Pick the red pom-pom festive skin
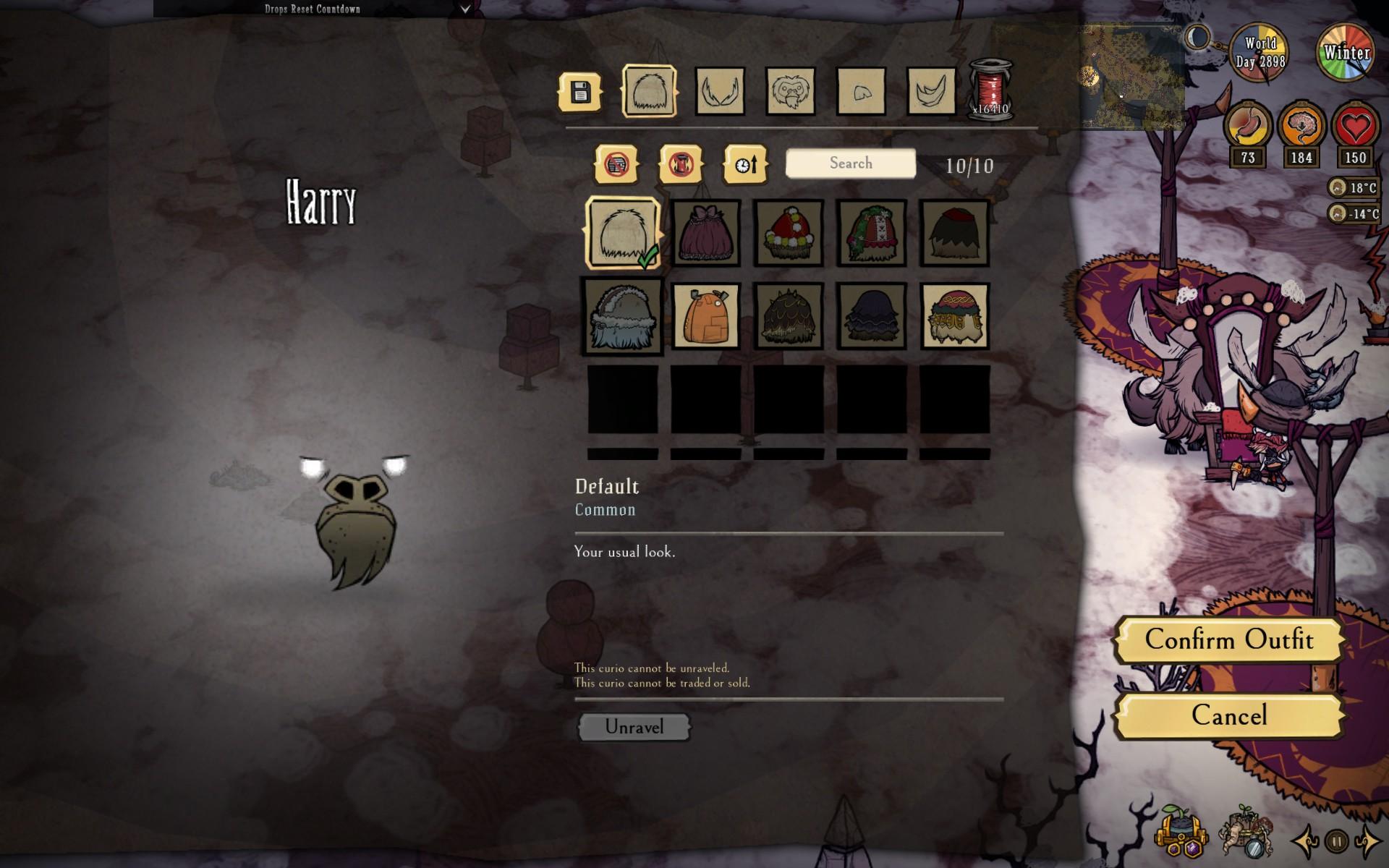The height and width of the screenshot is (868, 1389). coord(789,234)
